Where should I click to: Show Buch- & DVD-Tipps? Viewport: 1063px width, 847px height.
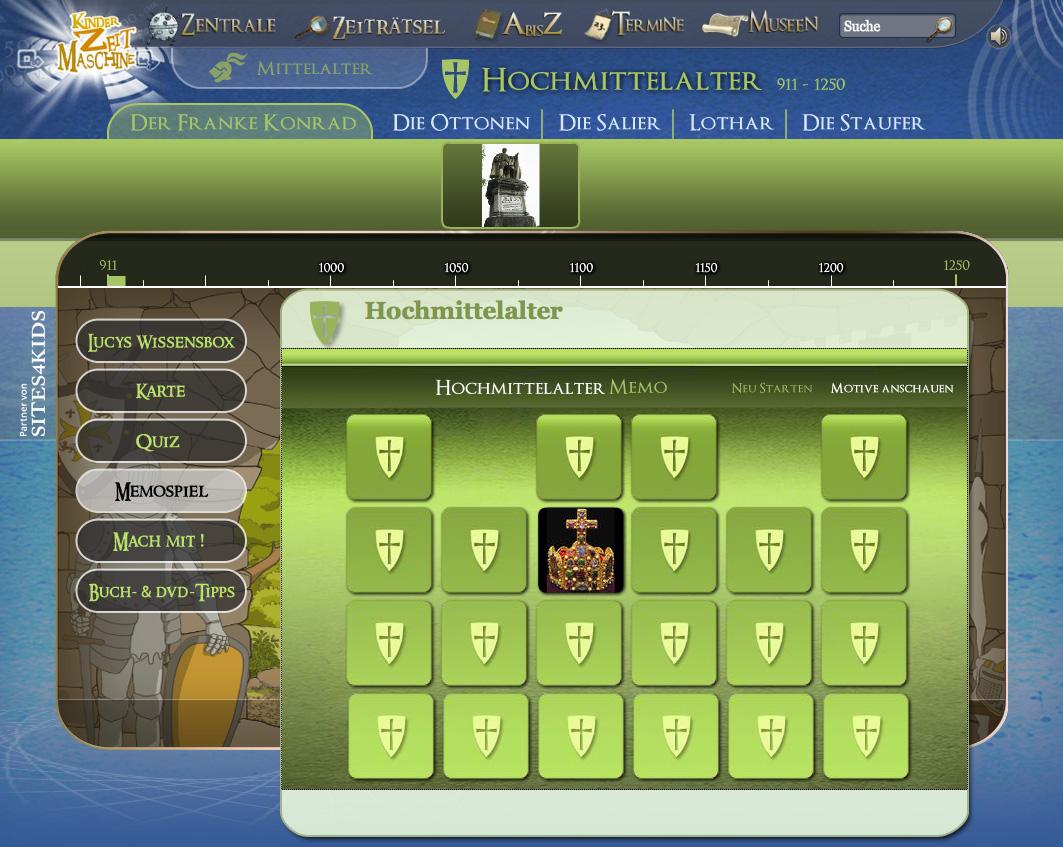tap(161, 591)
